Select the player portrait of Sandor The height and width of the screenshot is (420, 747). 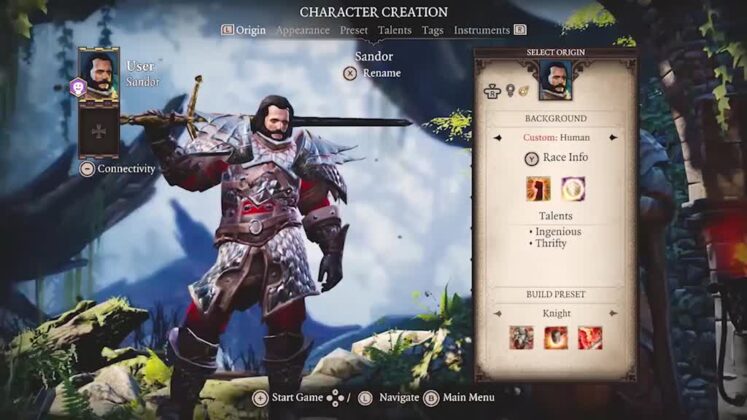(x=99, y=76)
